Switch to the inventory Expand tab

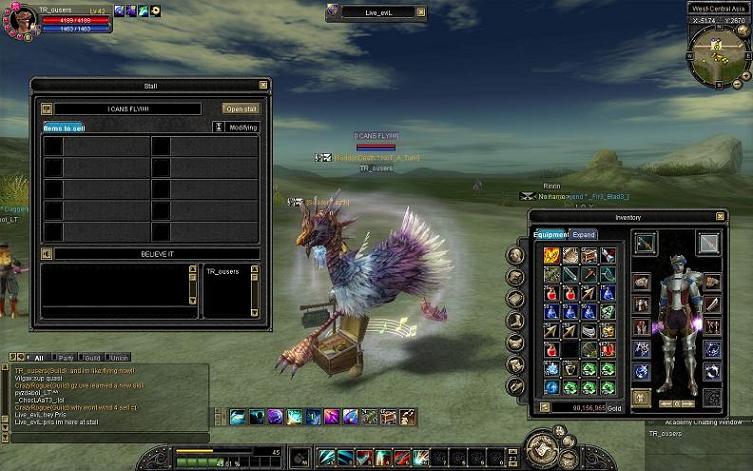click(584, 235)
